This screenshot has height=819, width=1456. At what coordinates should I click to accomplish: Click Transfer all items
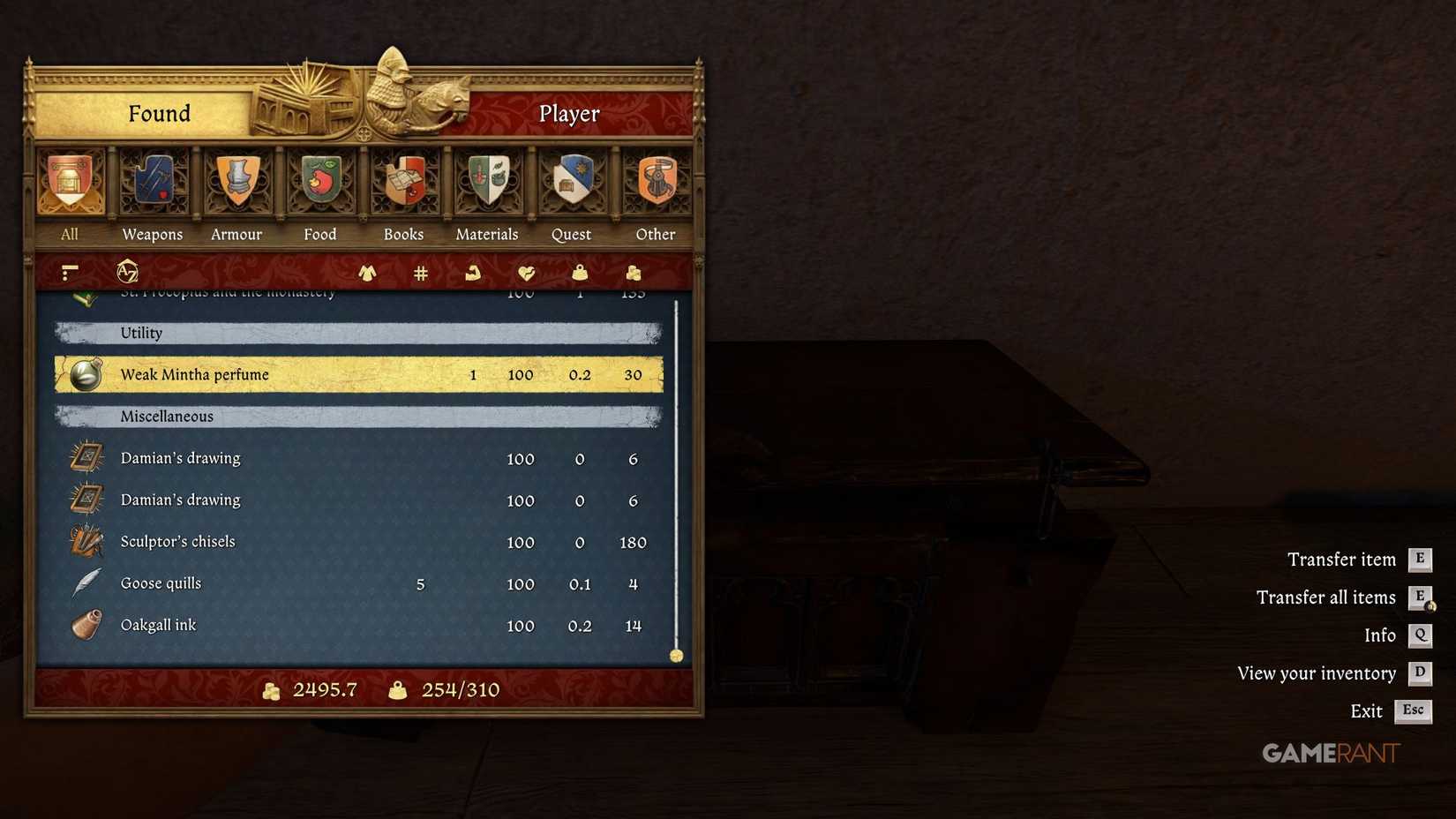point(1325,597)
